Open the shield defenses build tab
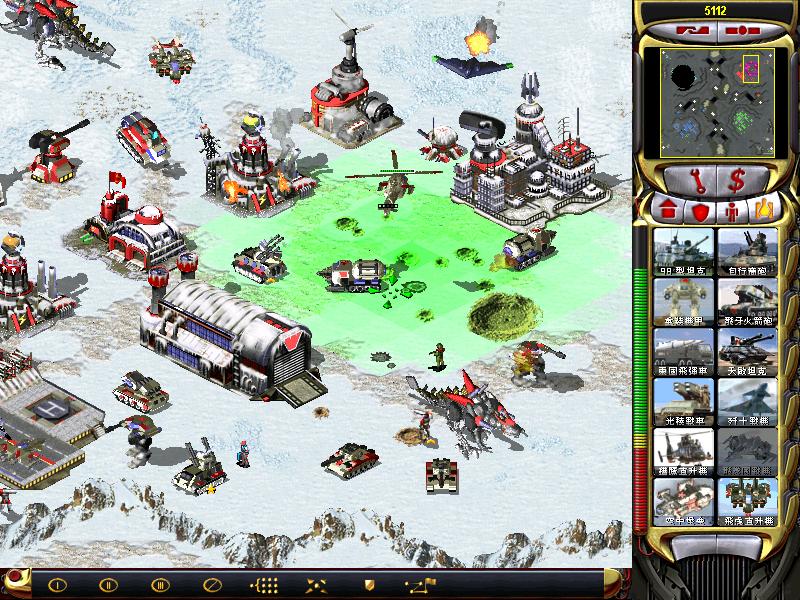800x600 pixels. coord(699,212)
